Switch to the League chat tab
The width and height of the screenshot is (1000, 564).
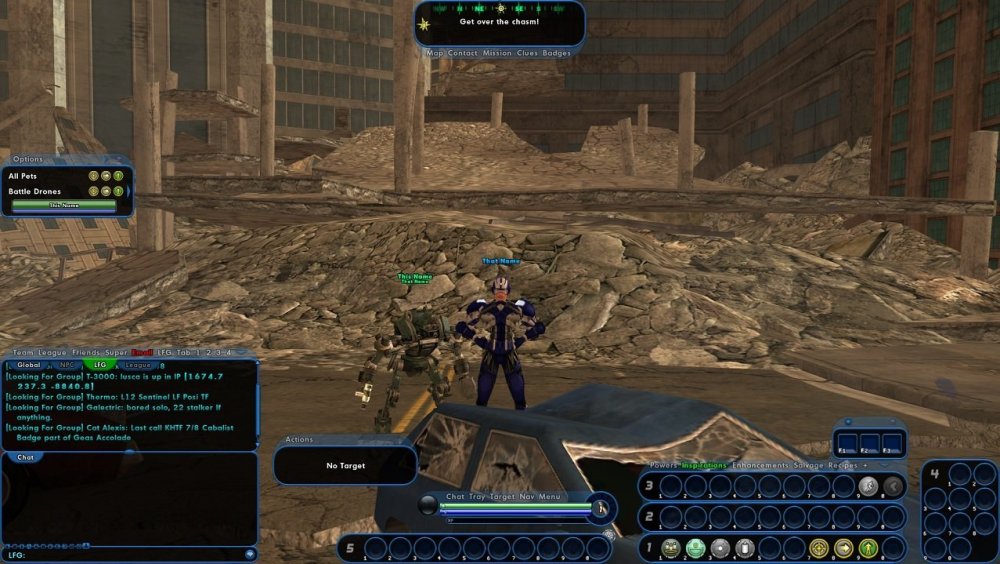tap(137, 365)
